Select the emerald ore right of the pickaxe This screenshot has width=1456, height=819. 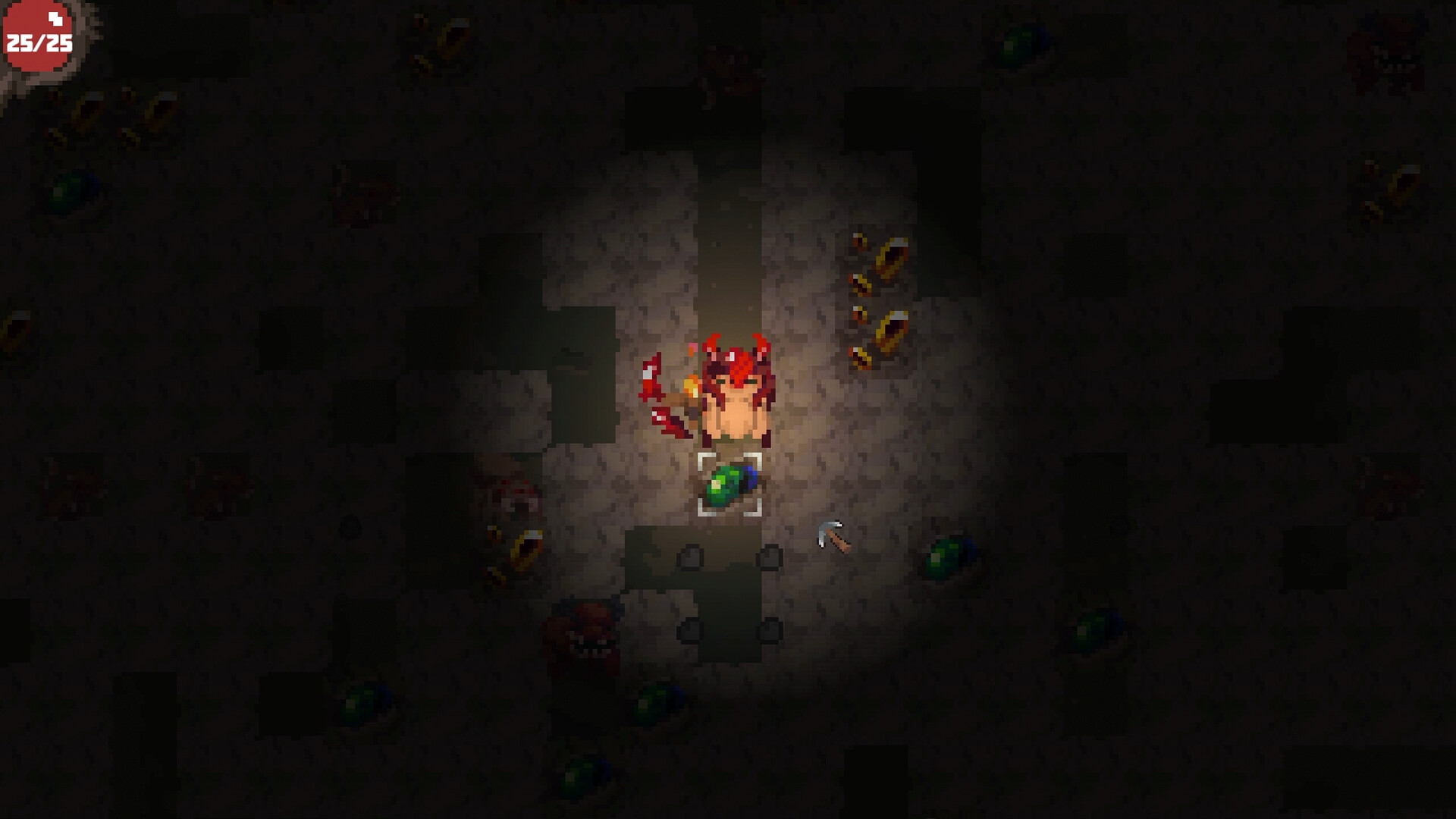pos(952,557)
